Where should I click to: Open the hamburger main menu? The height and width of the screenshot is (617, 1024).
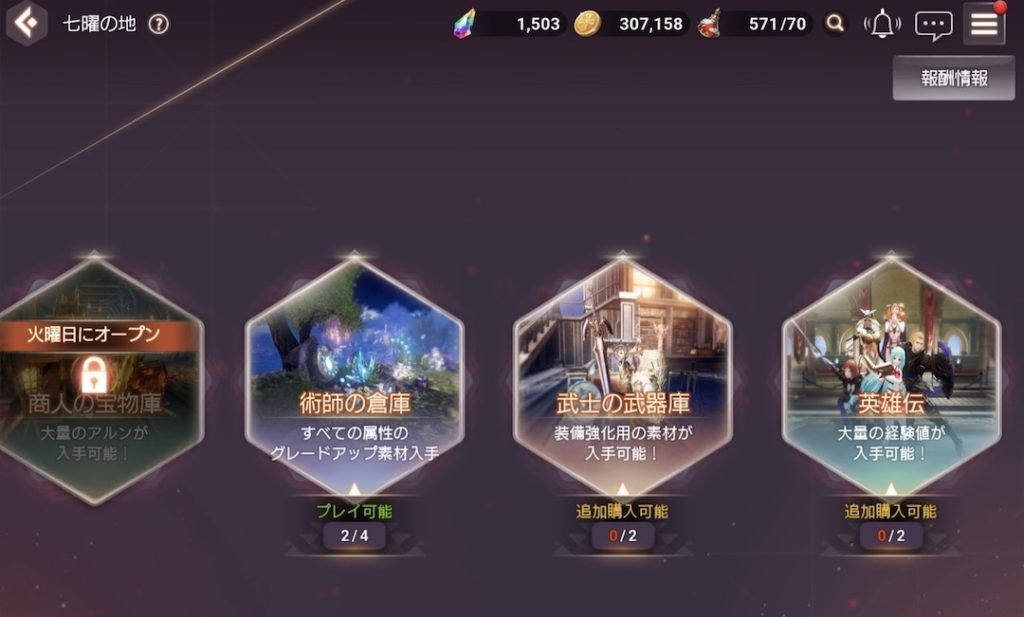pos(984,25)
